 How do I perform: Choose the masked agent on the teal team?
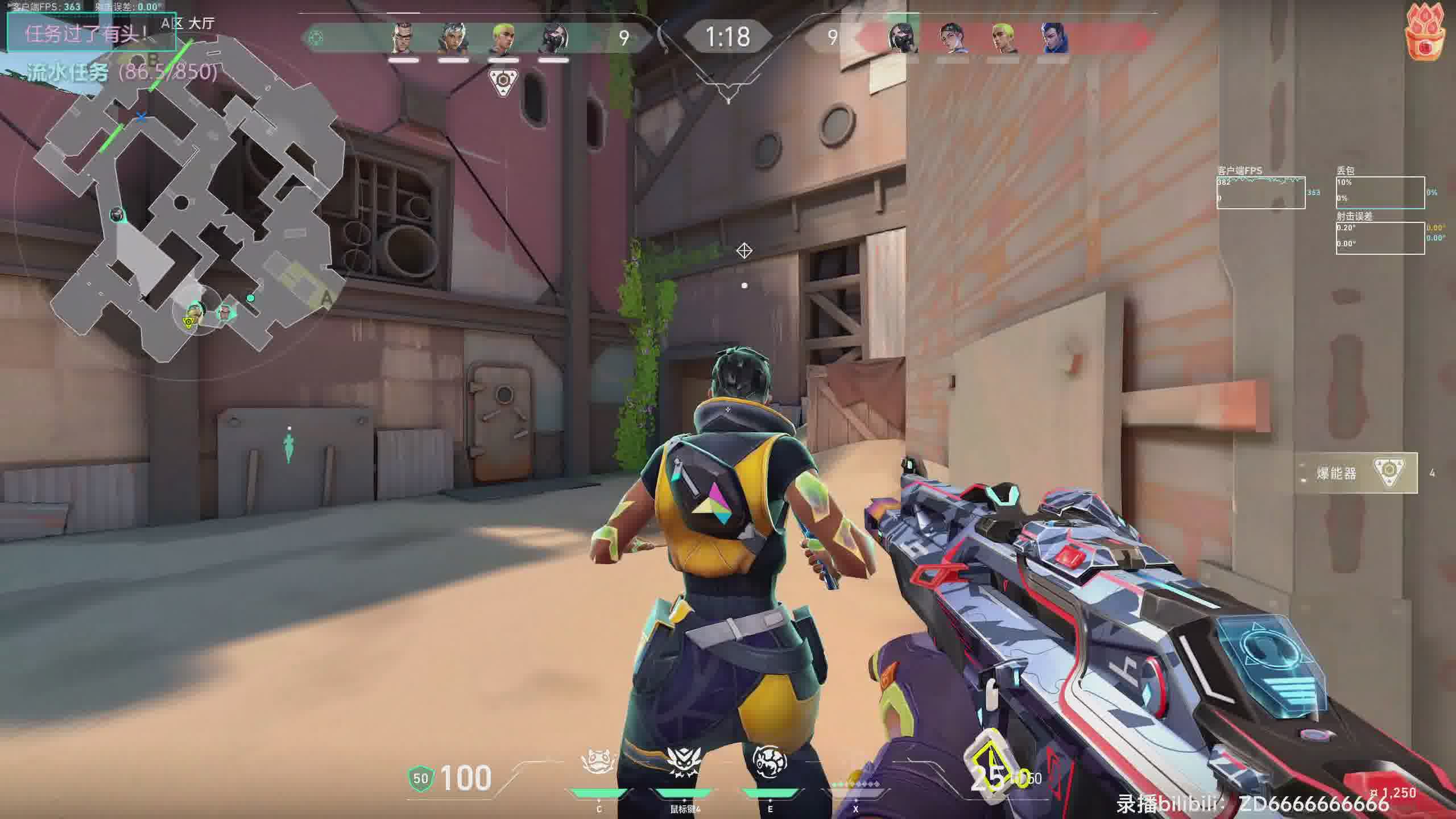tap(553, 38)
